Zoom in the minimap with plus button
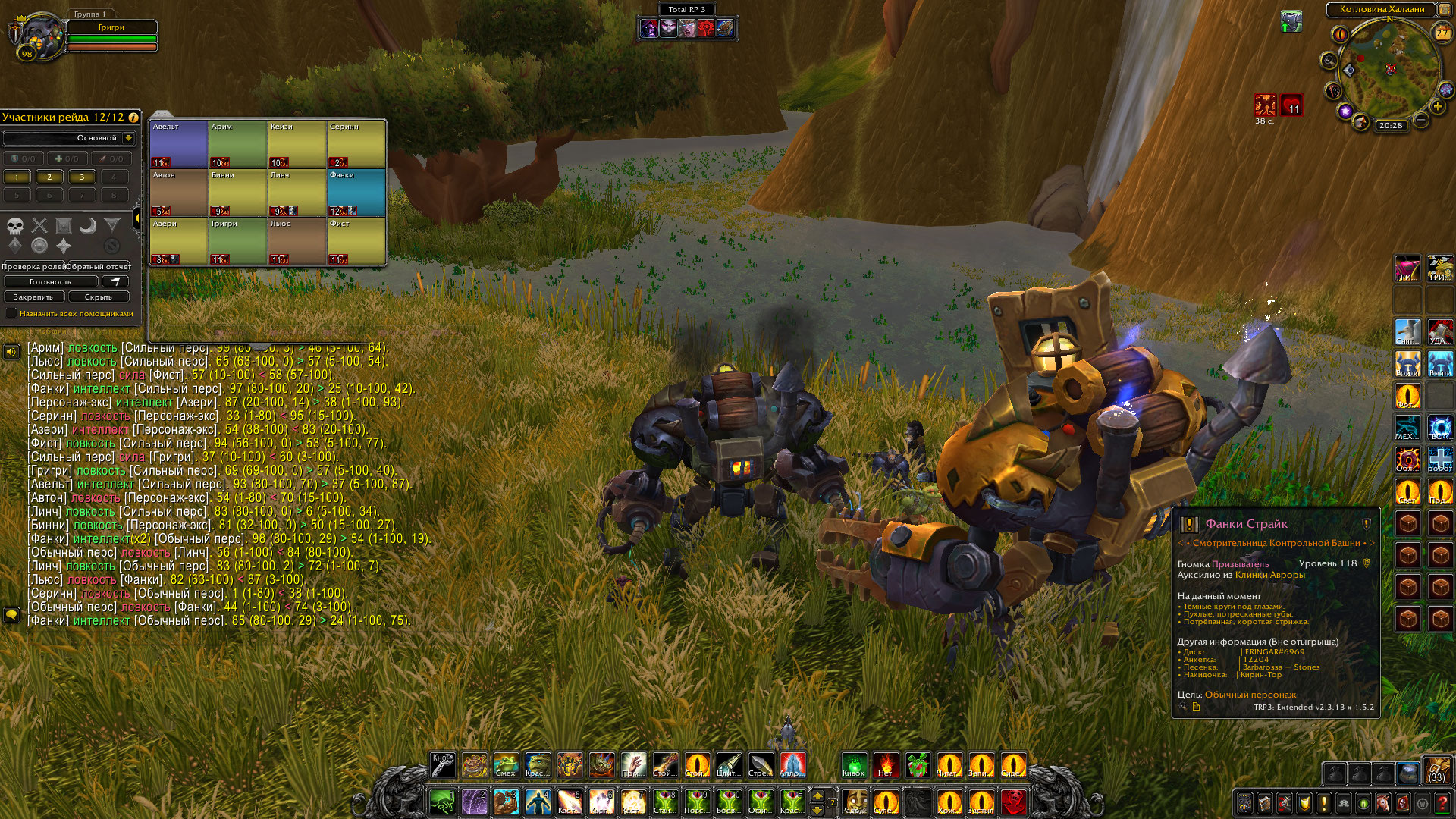Screen dimensions: 1456x819 point(1437,108)
